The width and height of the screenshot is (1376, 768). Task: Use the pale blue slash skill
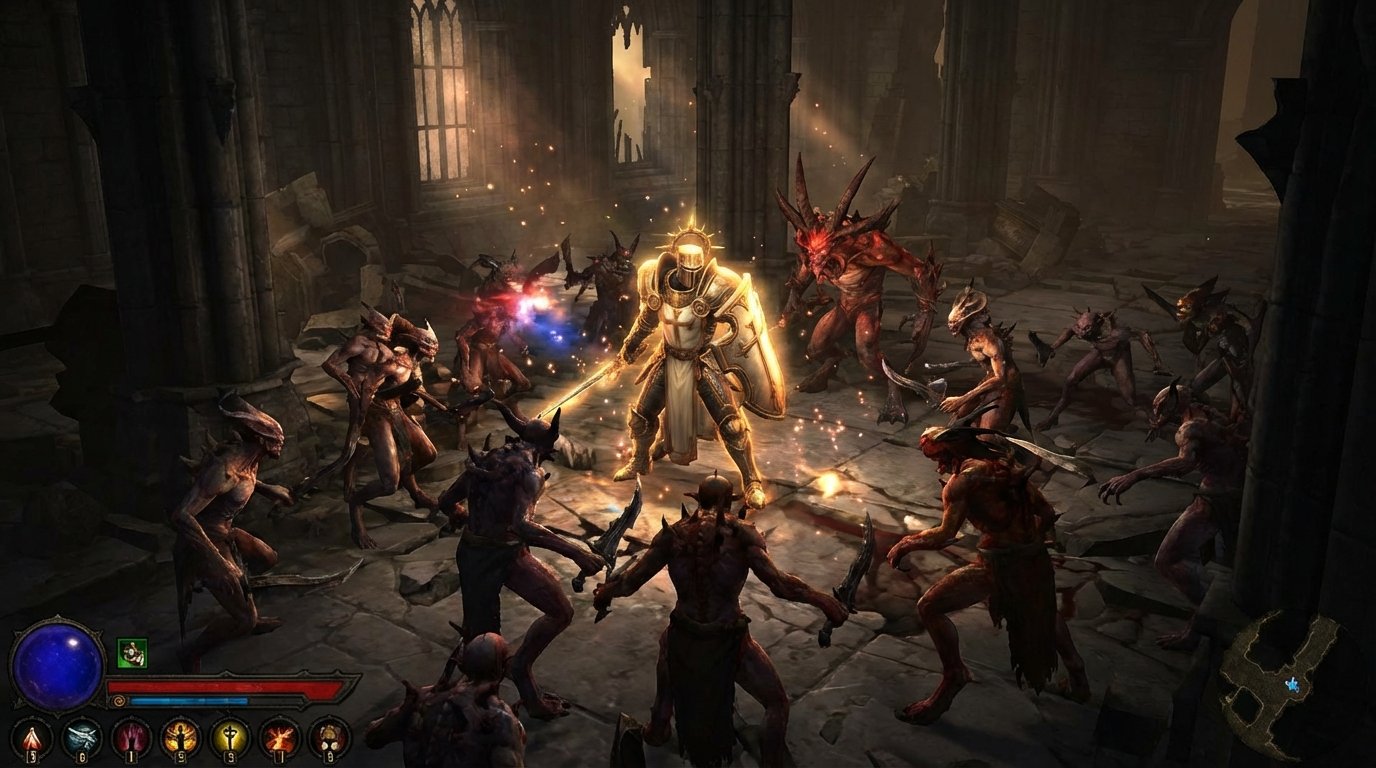81,738
